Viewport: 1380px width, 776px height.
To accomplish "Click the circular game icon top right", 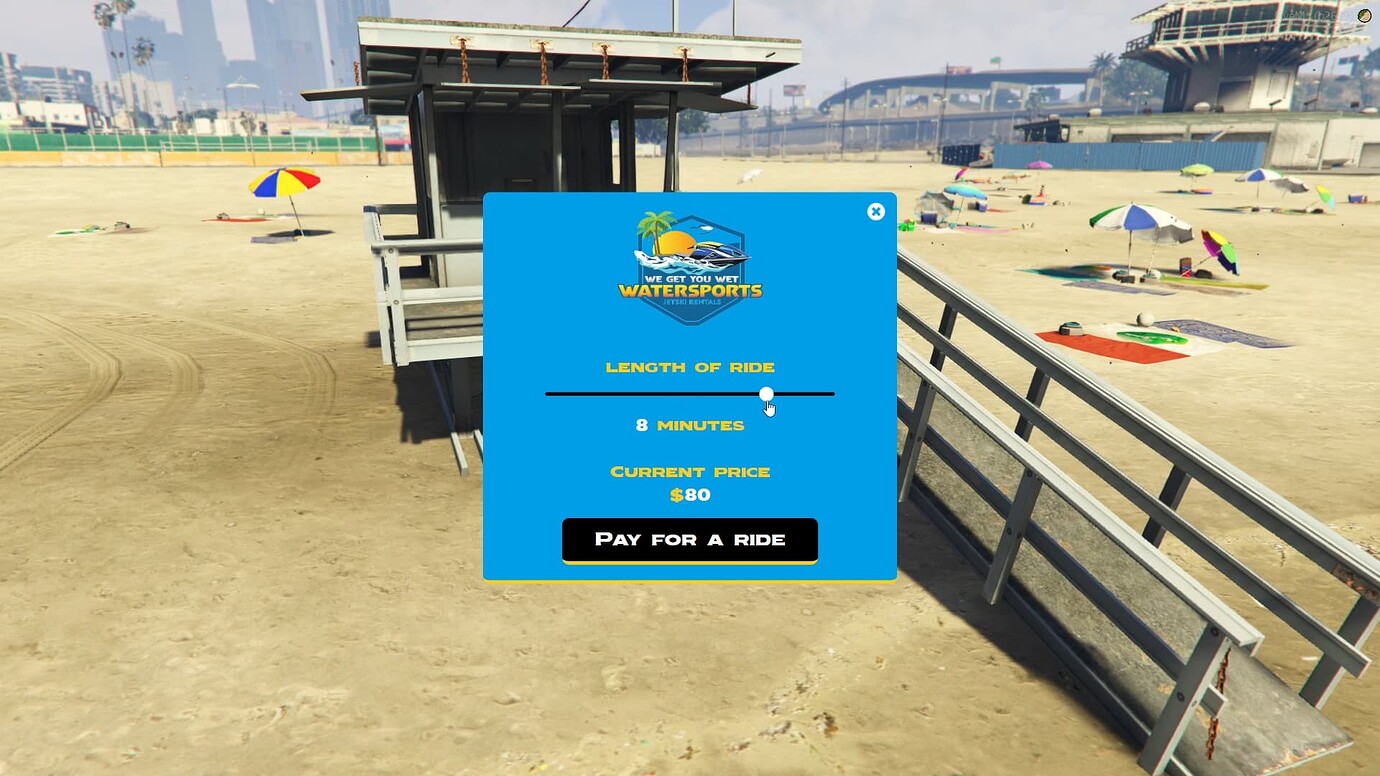I will pos(1364,15).
